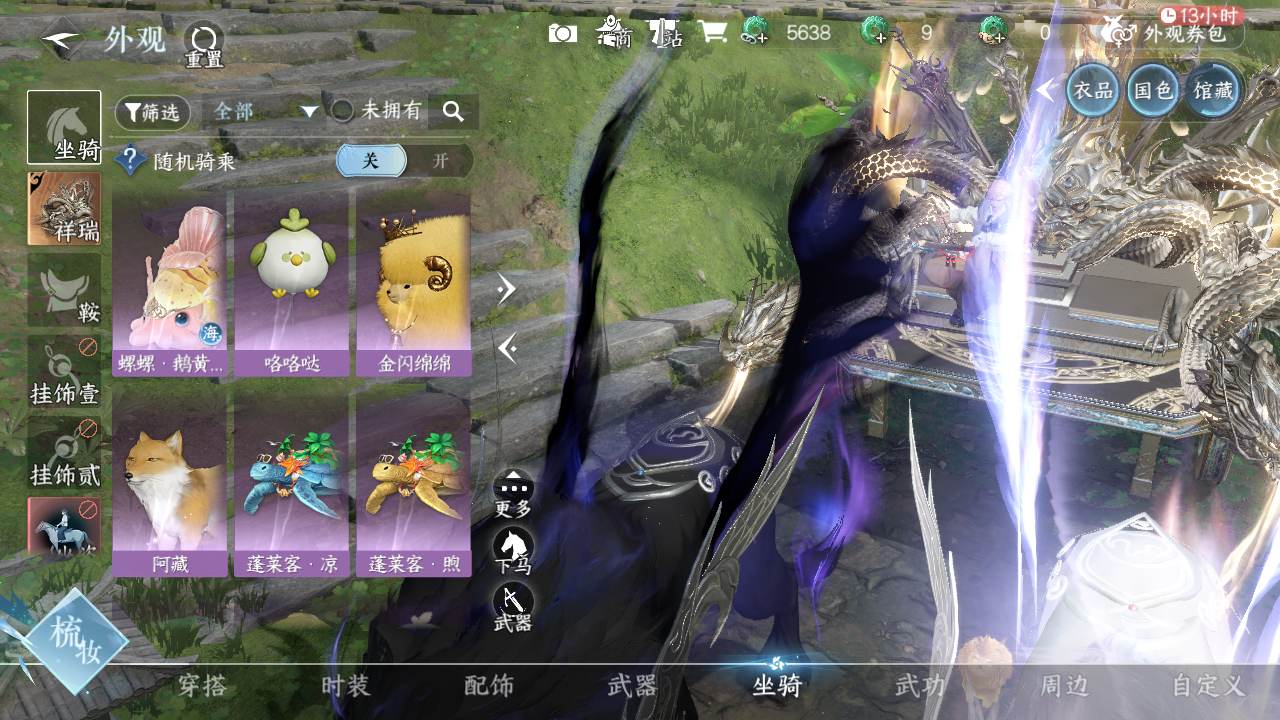
Task: Open the 馆藏 round button
Action: click(1213, 91)
